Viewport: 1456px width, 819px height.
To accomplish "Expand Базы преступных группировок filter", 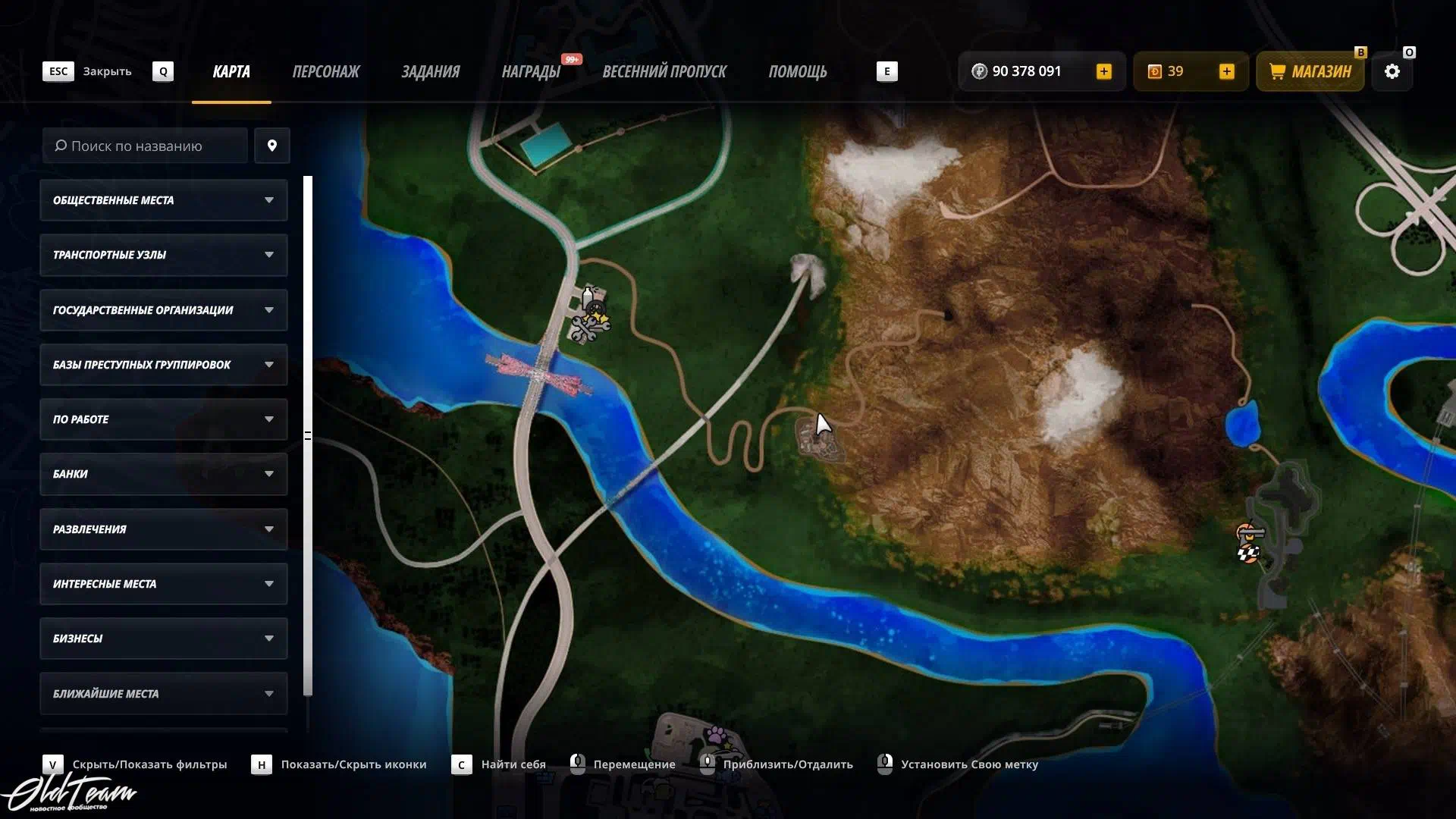I will [163, 365].
